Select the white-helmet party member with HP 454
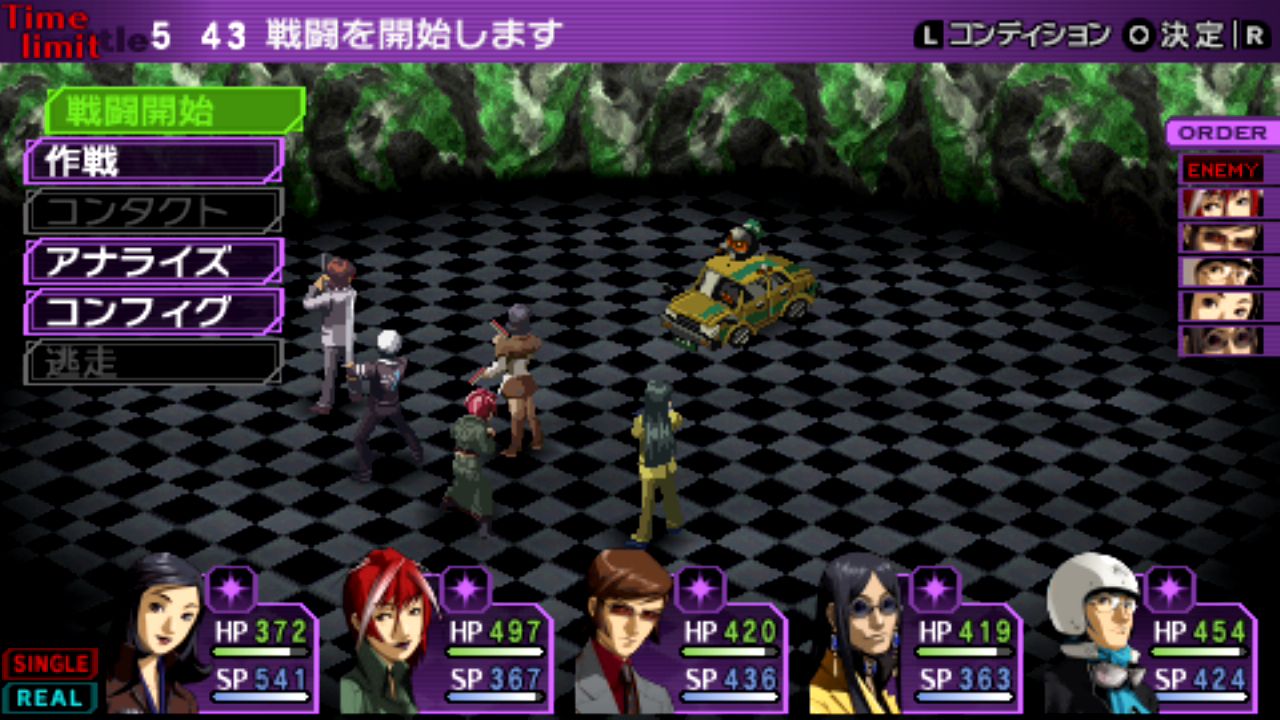 (x=1095, y=635)
